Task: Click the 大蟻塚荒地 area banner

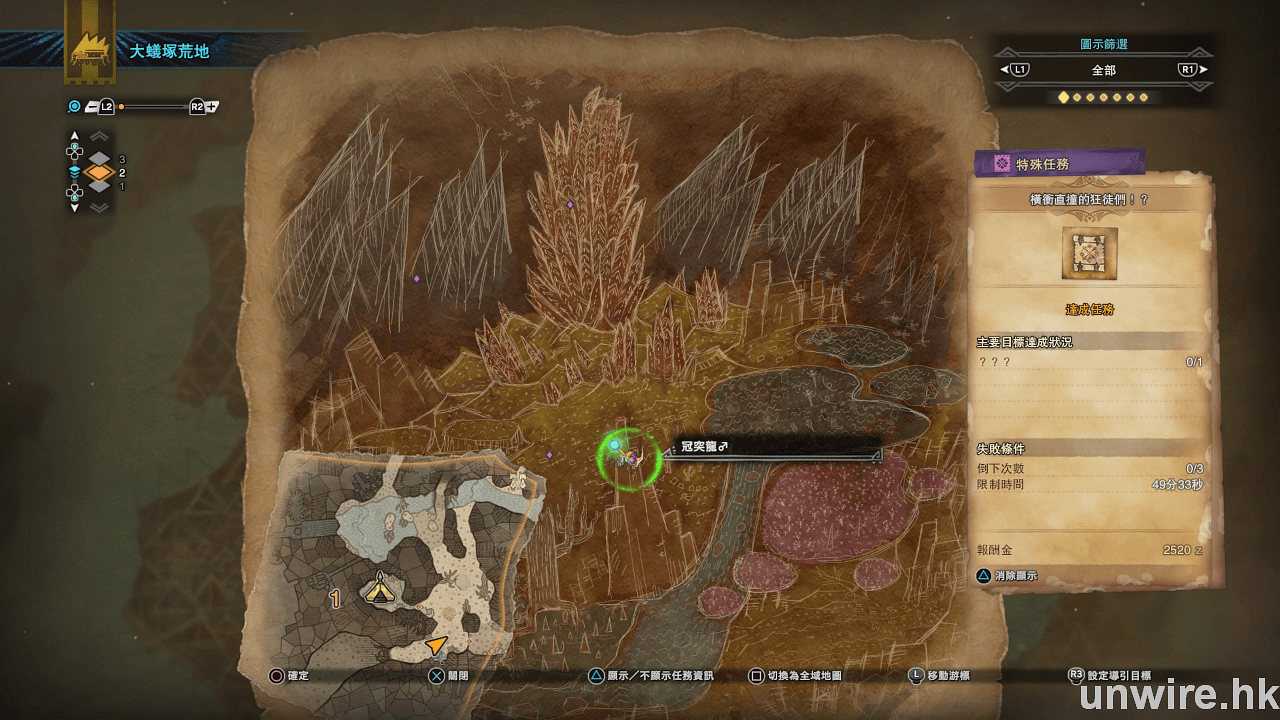Action: (169, 51)
